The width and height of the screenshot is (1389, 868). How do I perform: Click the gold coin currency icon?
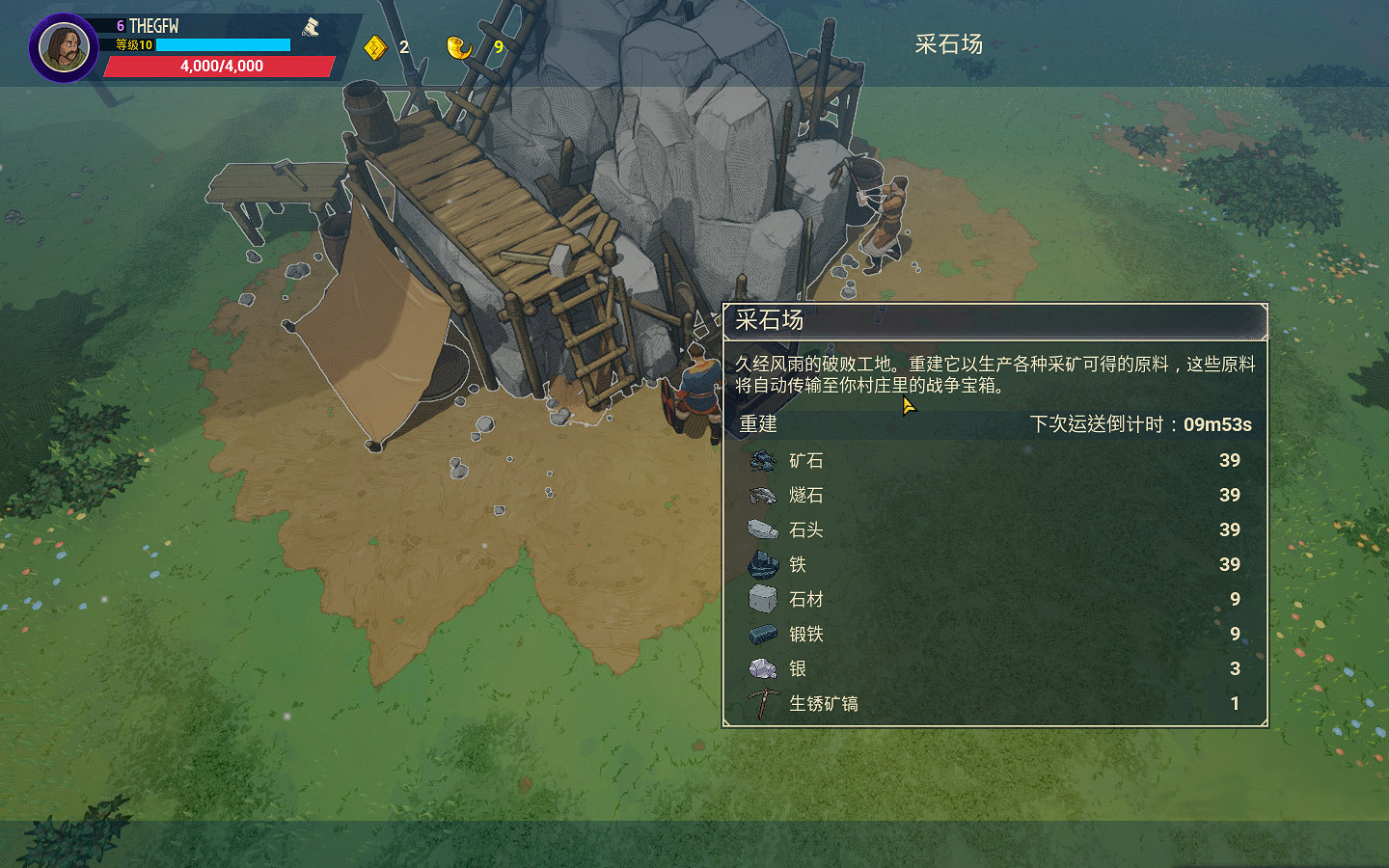(373, 45)
